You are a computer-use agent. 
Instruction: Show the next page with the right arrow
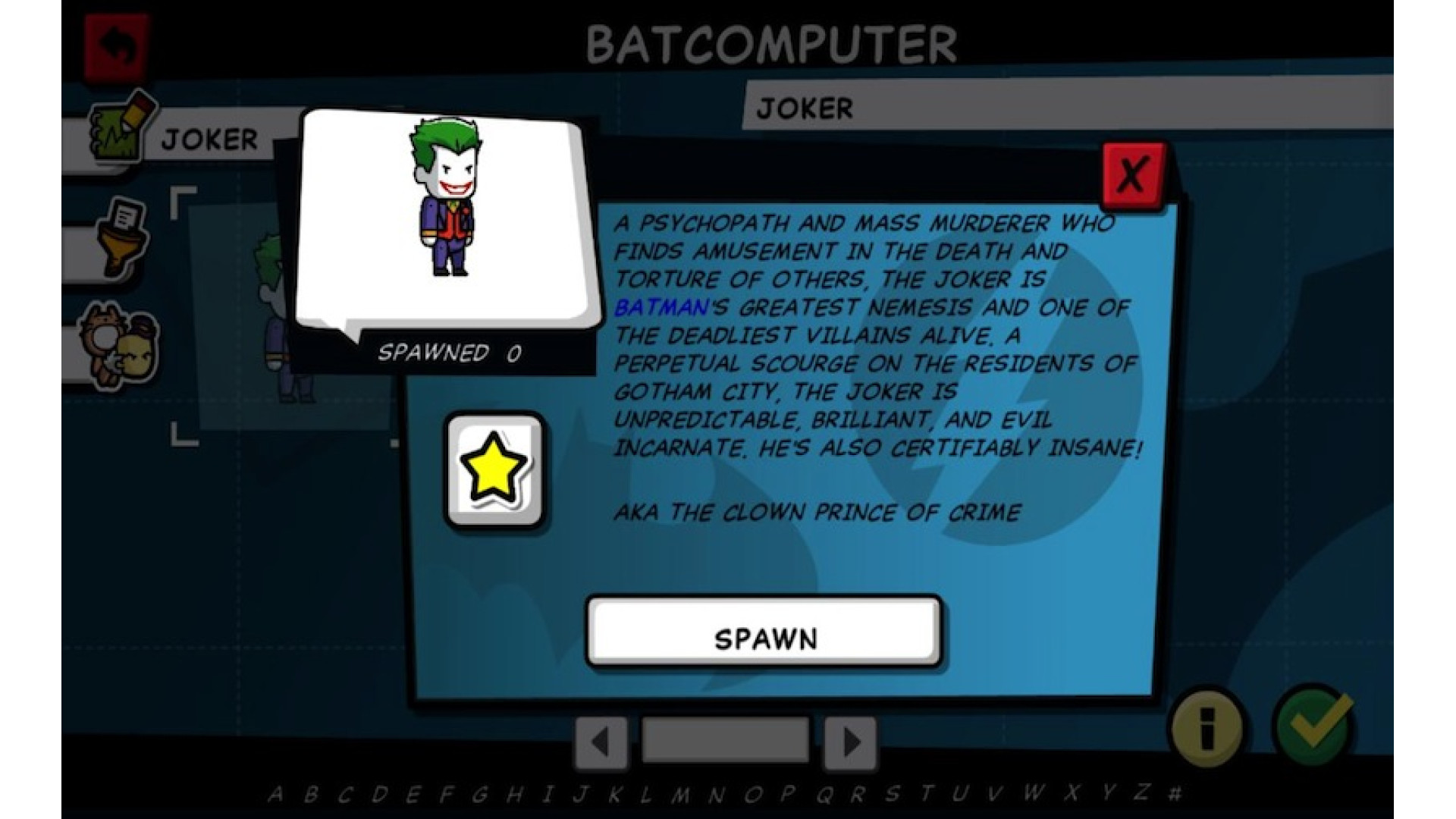tap(851, 742)
